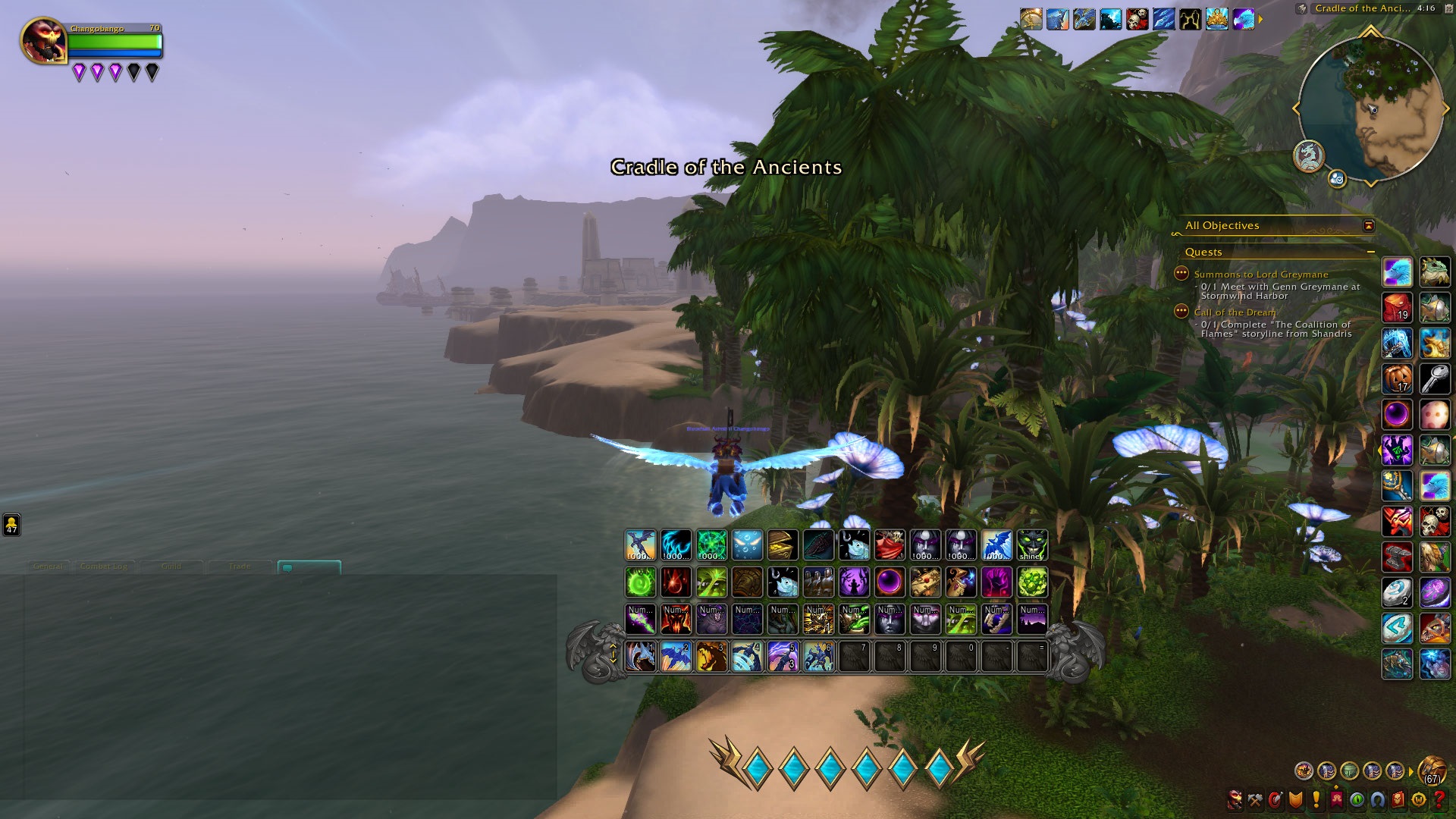Screen dimensions: 1456x819
Task: Open the red question mark help button
Action: (x=1439, y=799)
